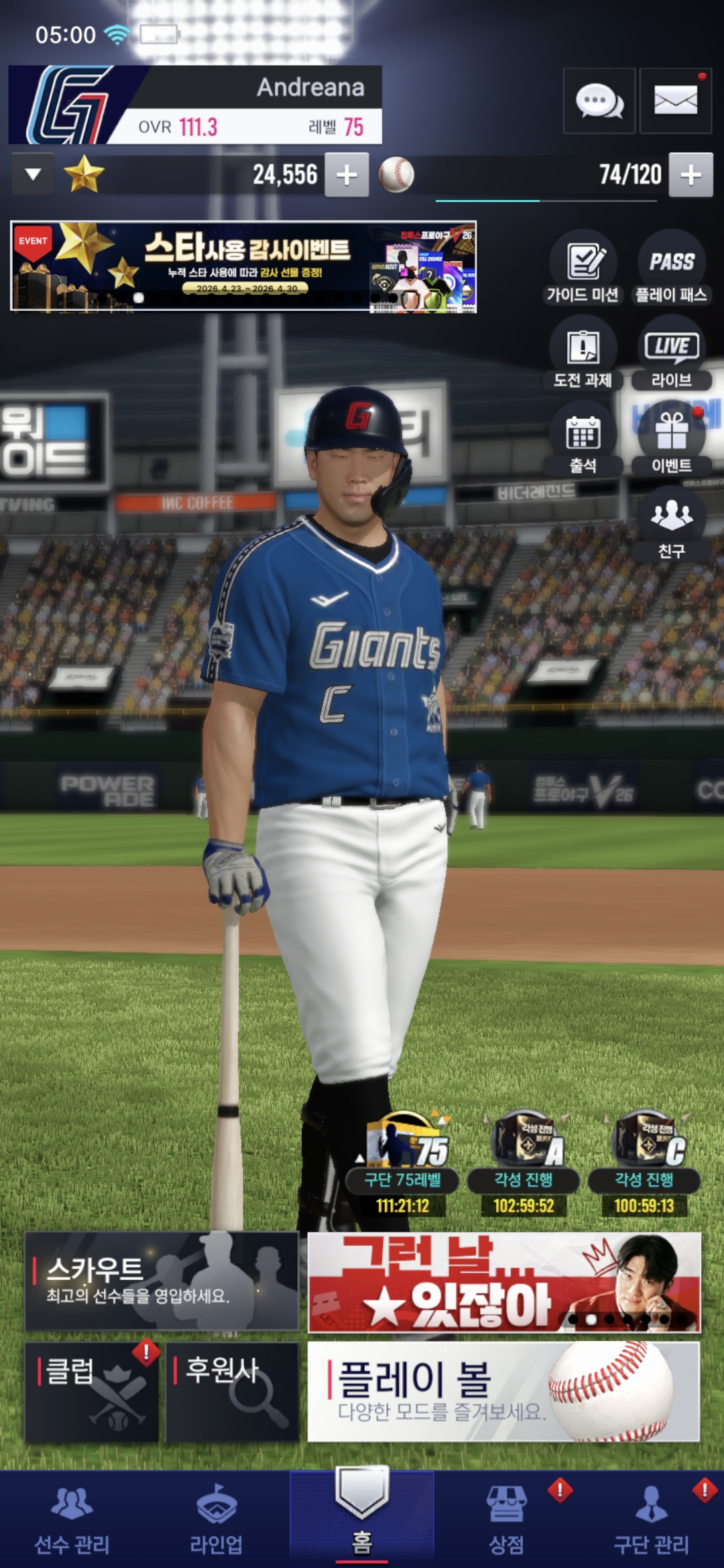Open the 라이브 LIVE icon
The image size is (724, 1568).
[x=671, y=354]
